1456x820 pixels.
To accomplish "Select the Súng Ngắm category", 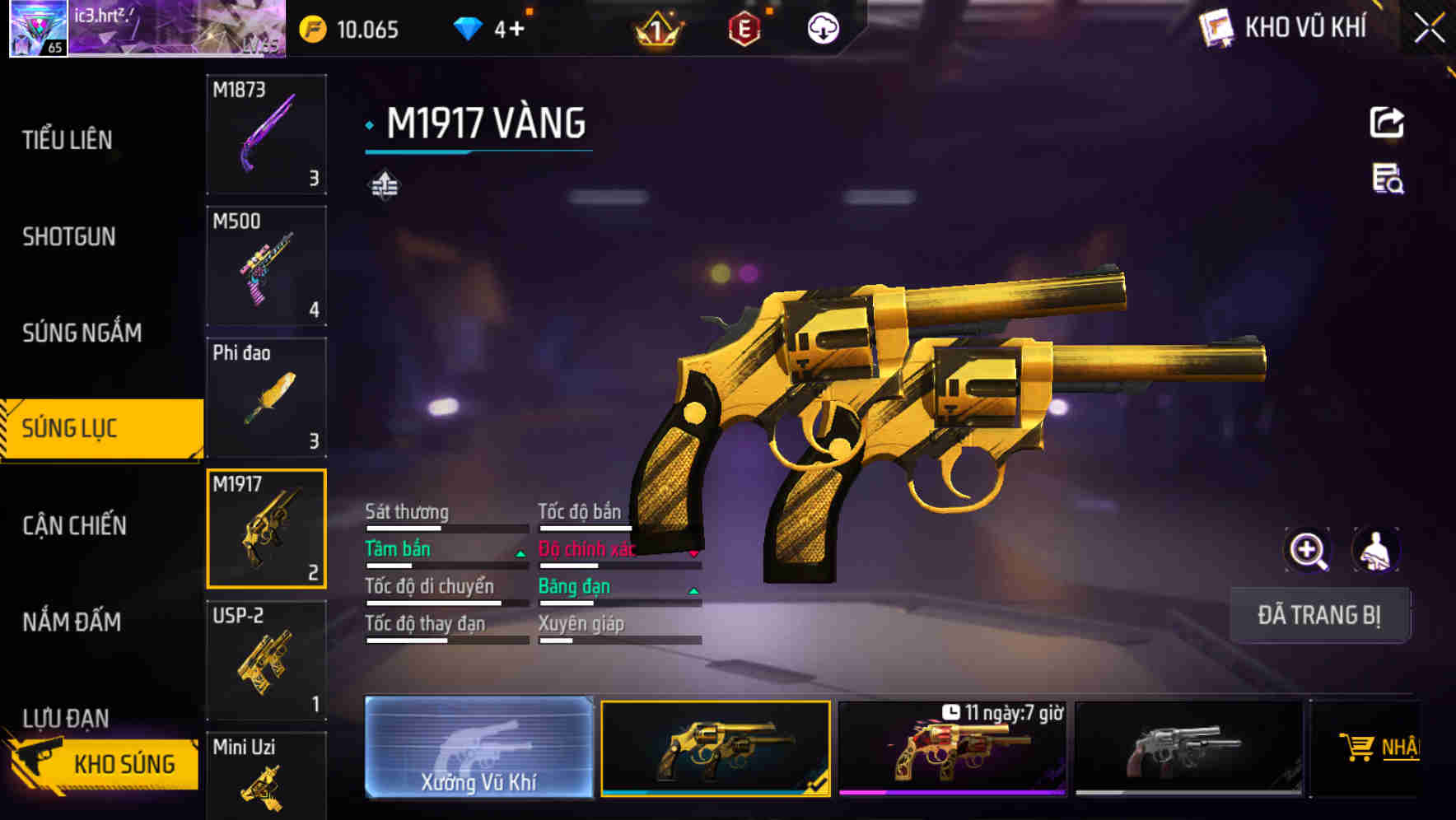I will pyautogui.click(x=82, y=333).
